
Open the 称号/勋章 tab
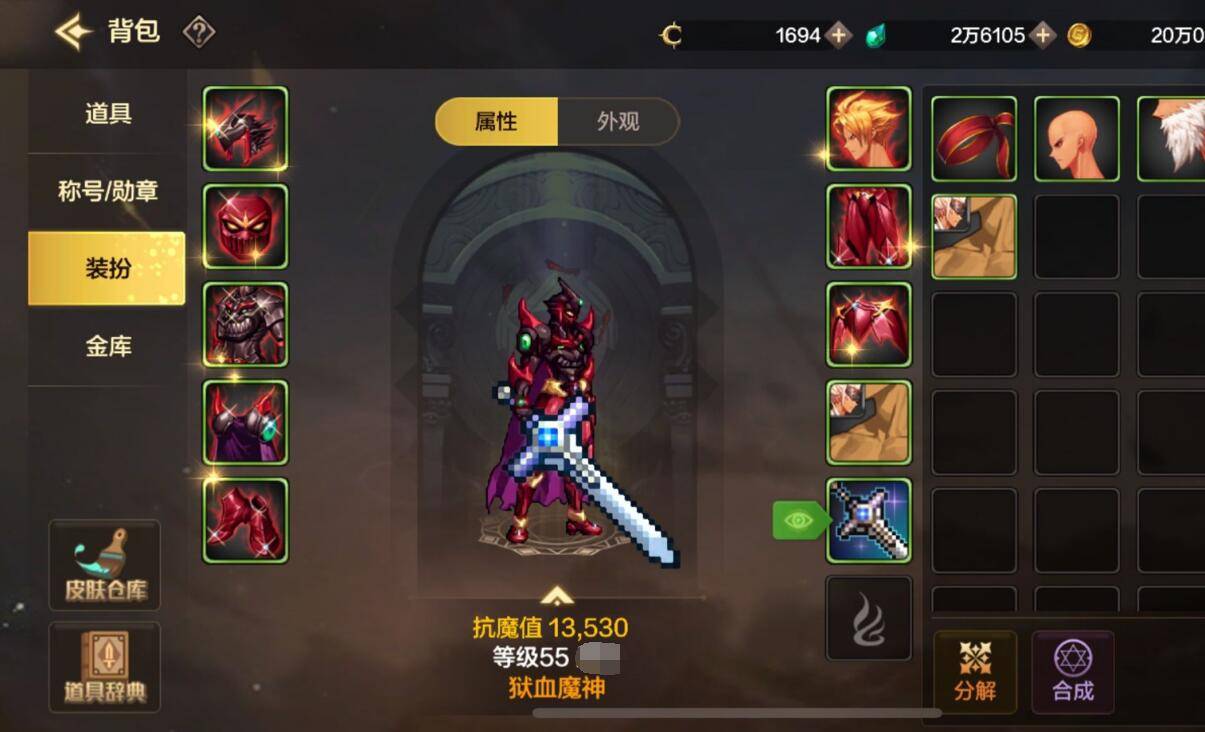[x=107, y=191]
